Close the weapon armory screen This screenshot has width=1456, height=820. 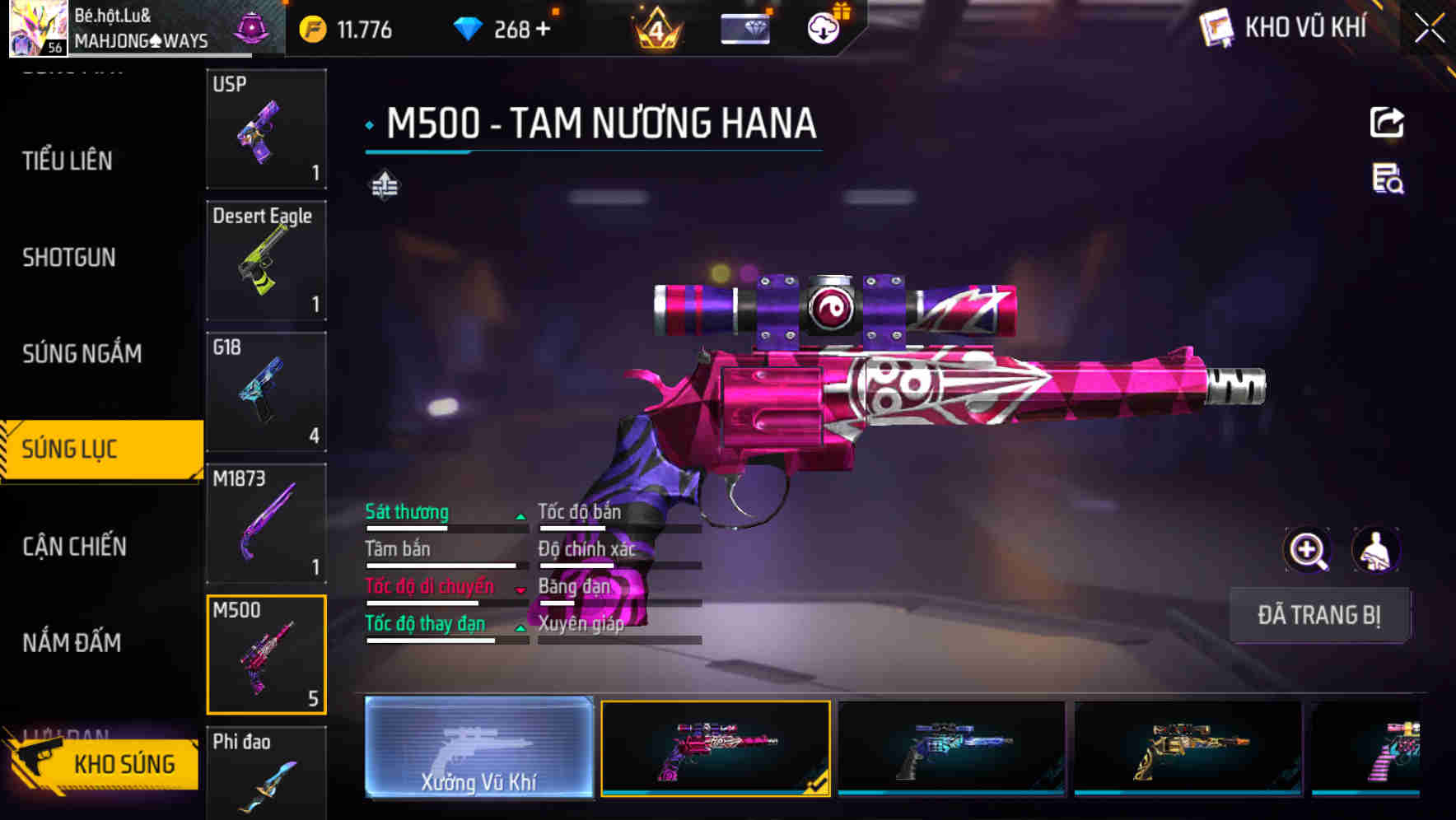pyautogui.click(x=1430, y=29)
